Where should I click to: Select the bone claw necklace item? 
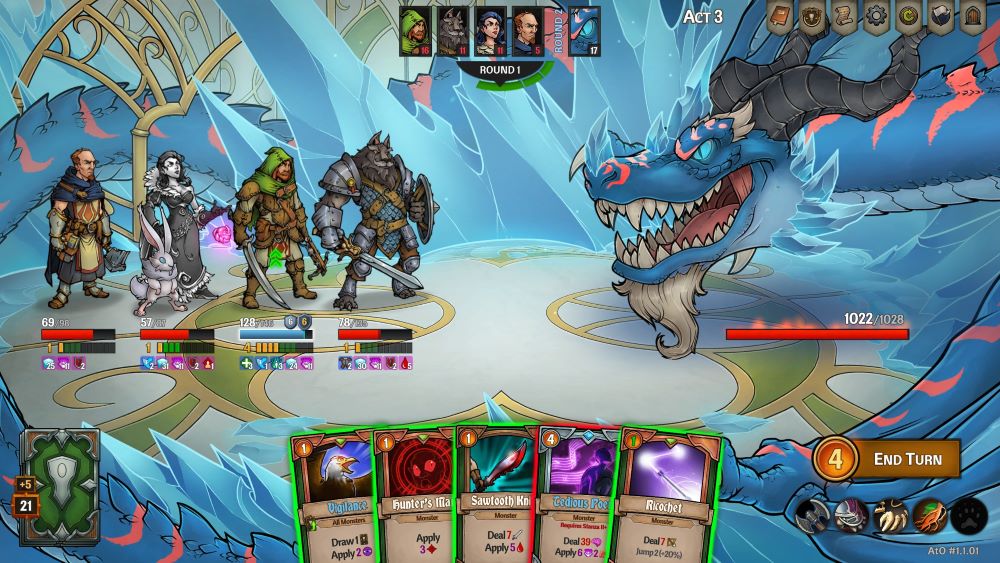[x=890, y=516]
